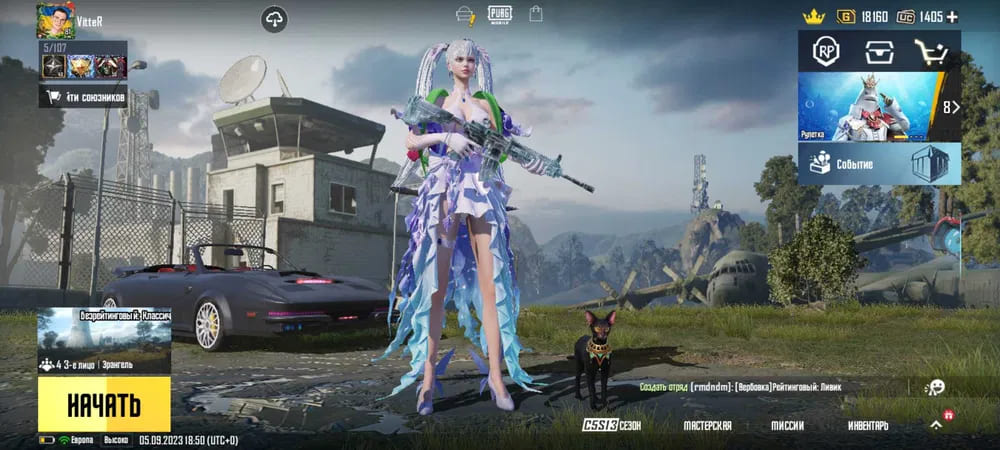Screen dimensions: 1000x450
Task: Open VitteR's player profile avatar
Action: coord(55,20)
